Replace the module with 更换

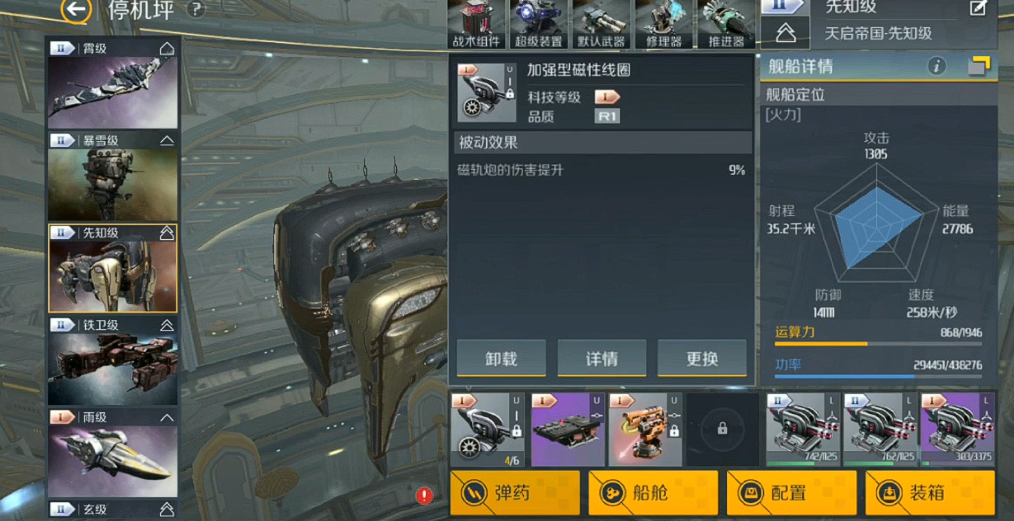pyautogui.click(x=702, y=359)
